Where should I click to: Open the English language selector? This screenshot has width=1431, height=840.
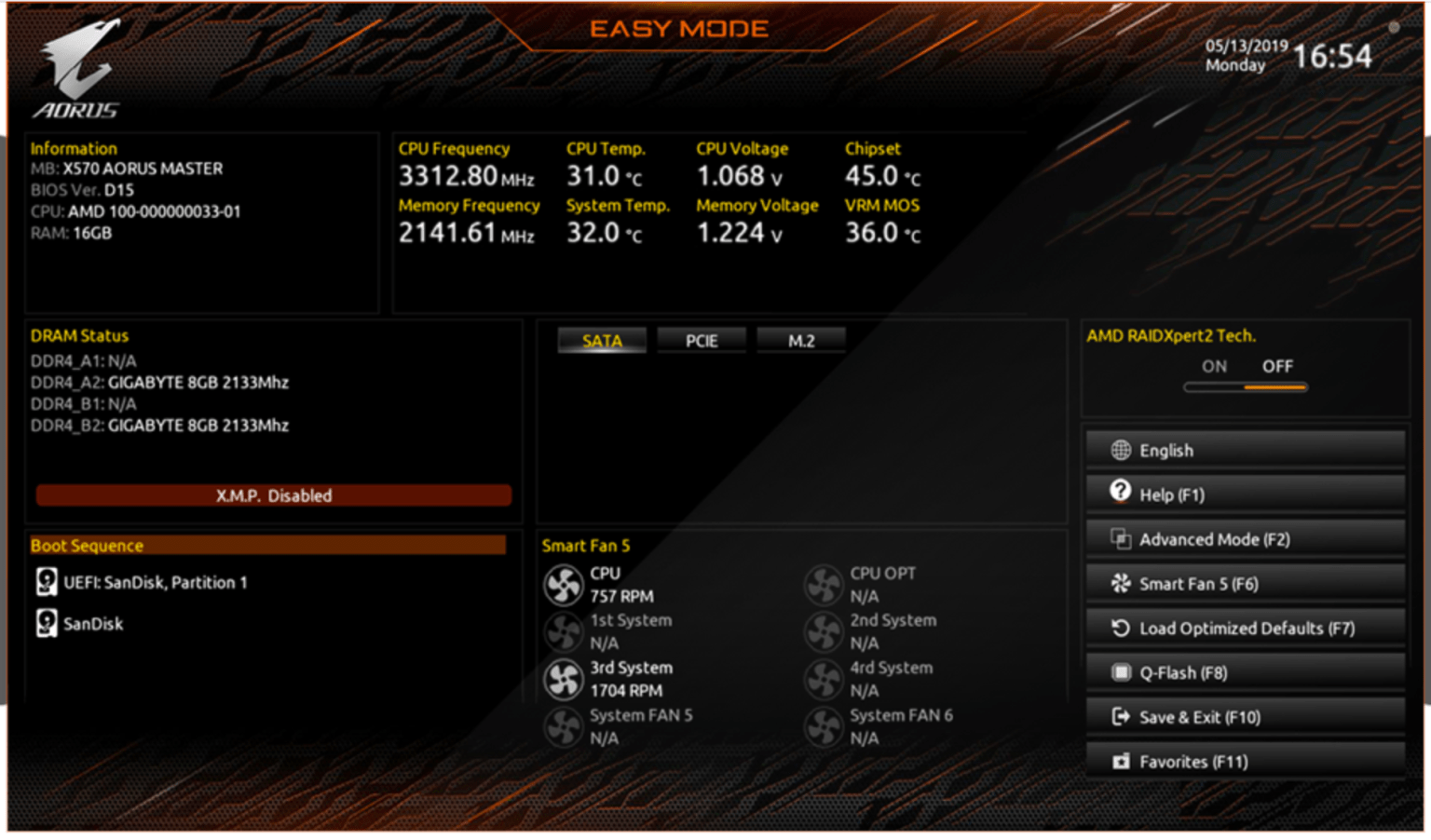pos(1119,450)
